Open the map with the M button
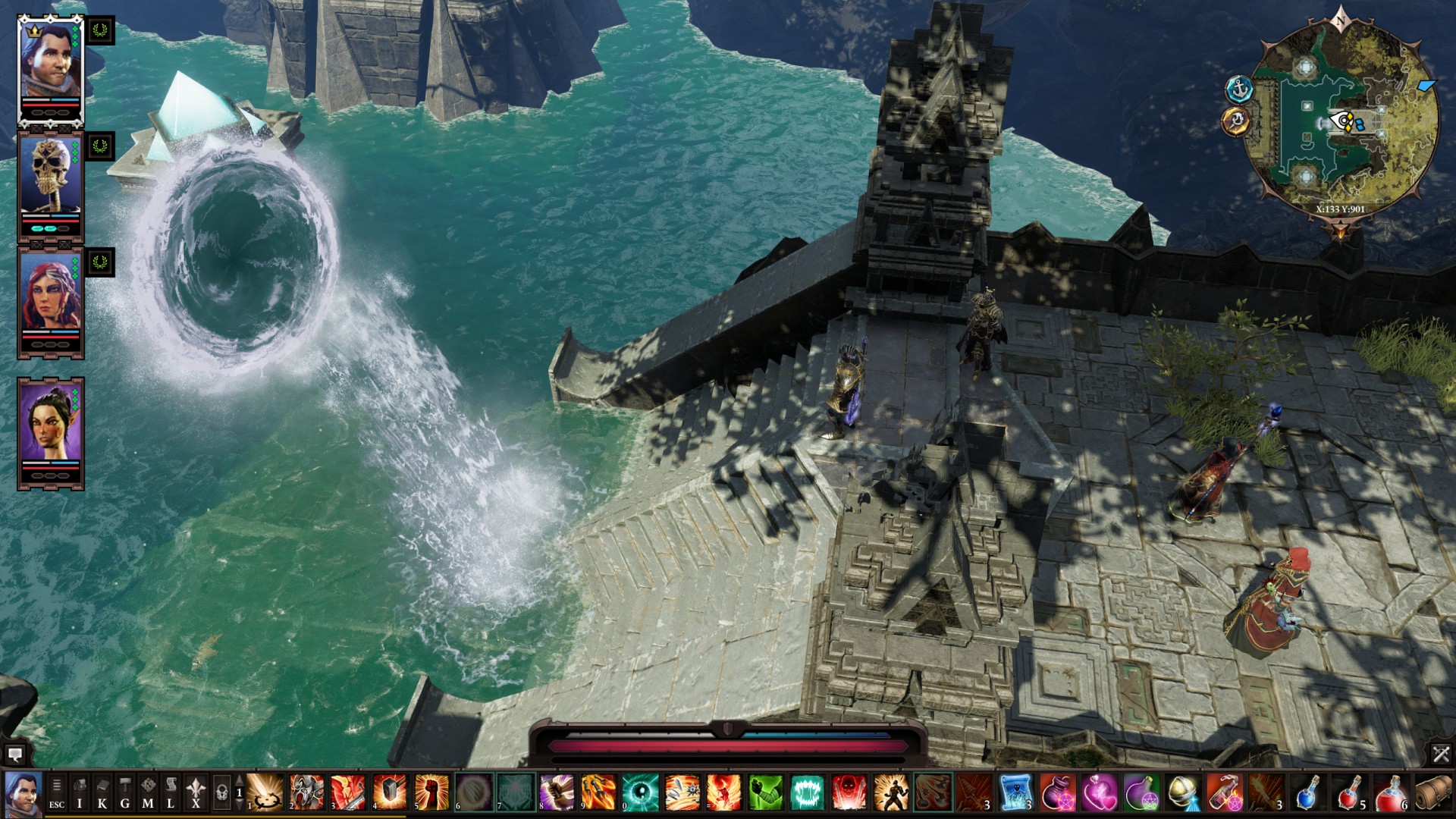 click(x=148, y=793)
